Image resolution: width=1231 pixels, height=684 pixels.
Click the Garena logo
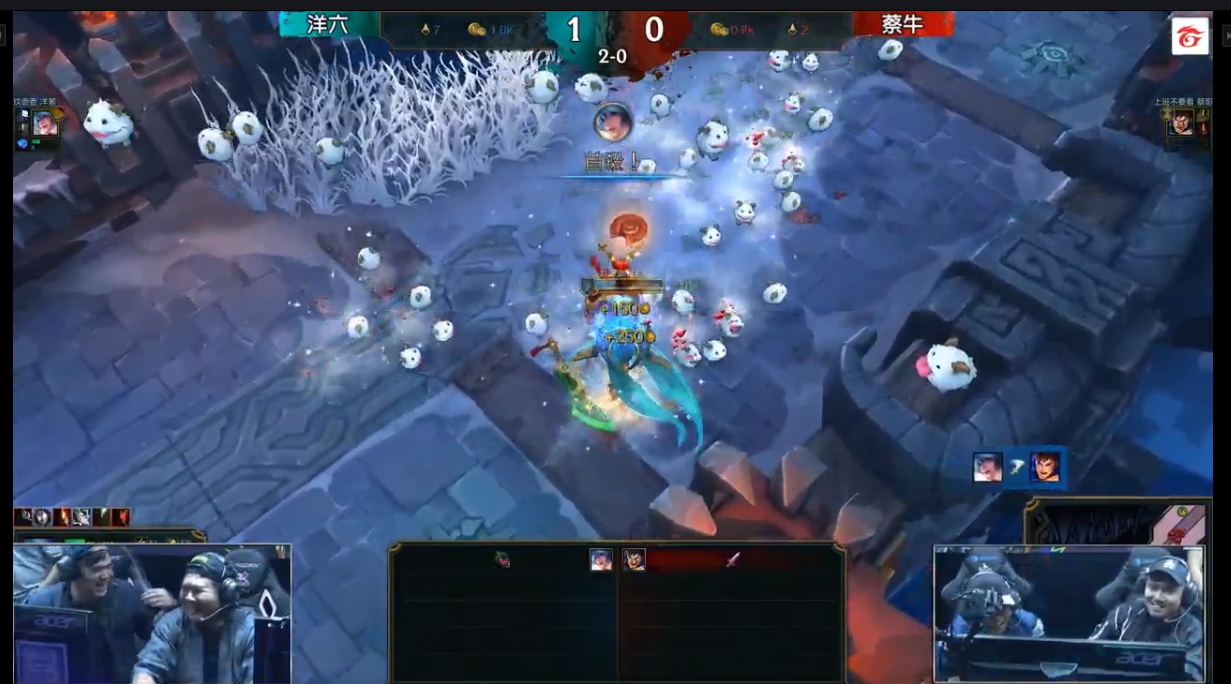(x=1189, y=36)
